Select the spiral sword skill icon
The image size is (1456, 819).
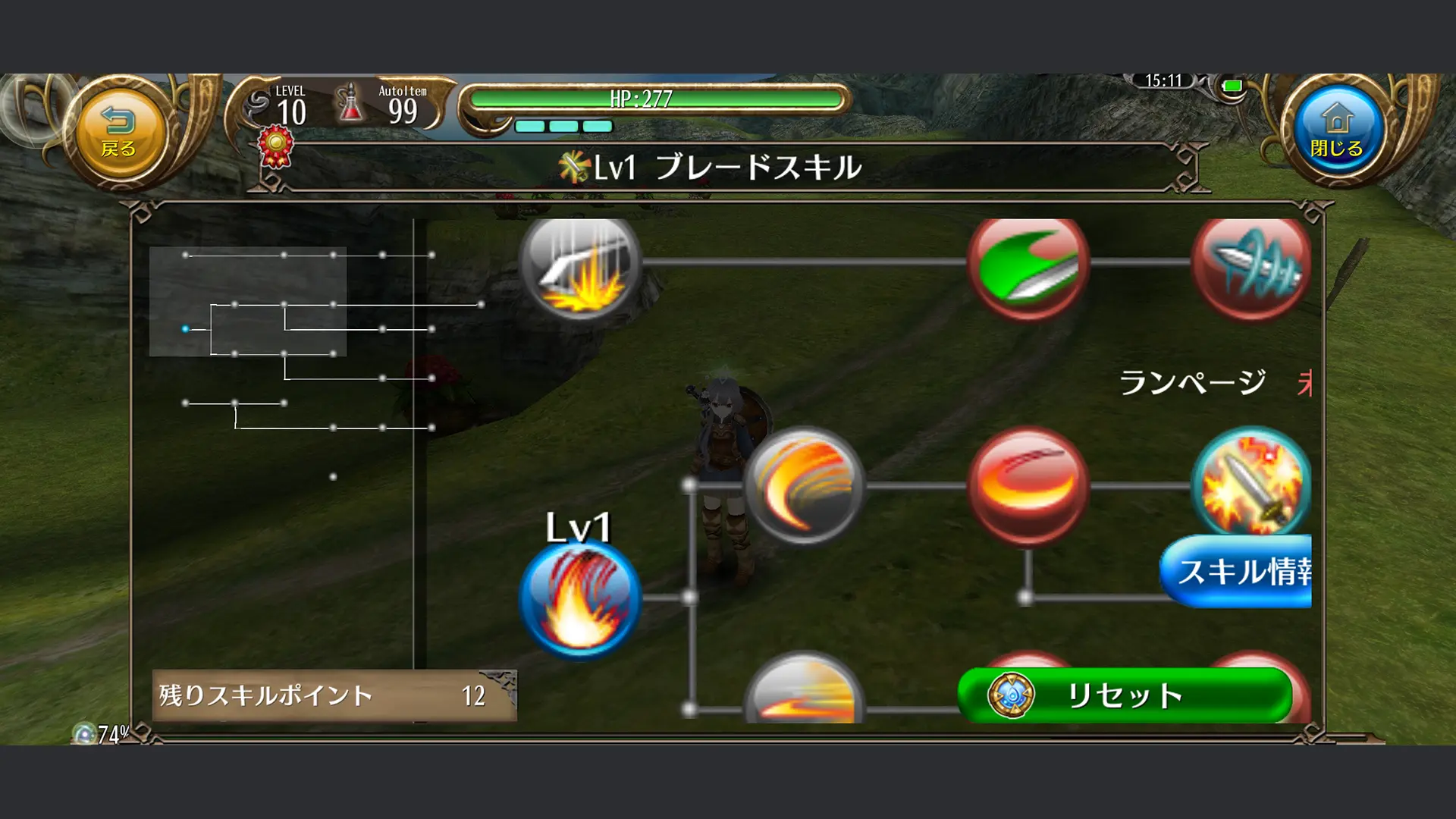[1253, 265]
